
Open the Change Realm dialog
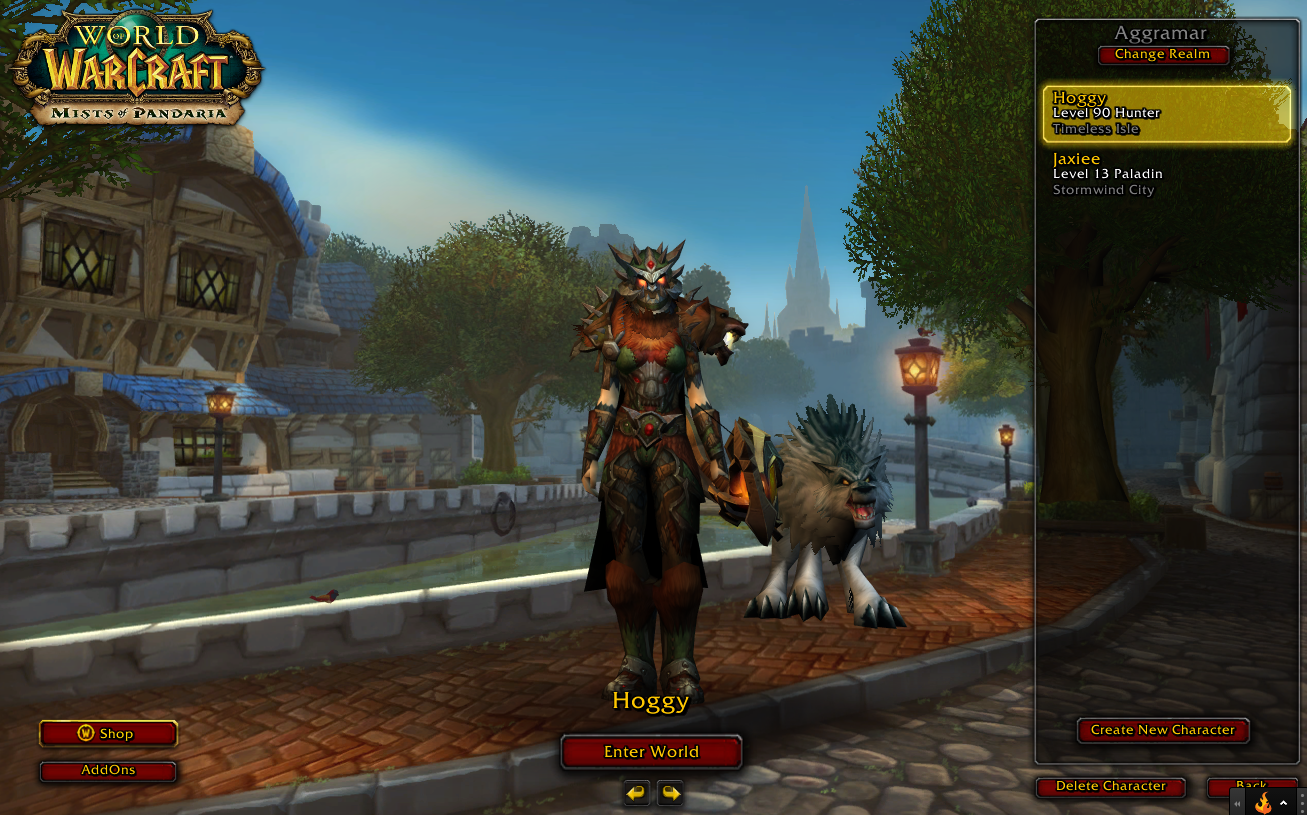(x=1163, y=55)
